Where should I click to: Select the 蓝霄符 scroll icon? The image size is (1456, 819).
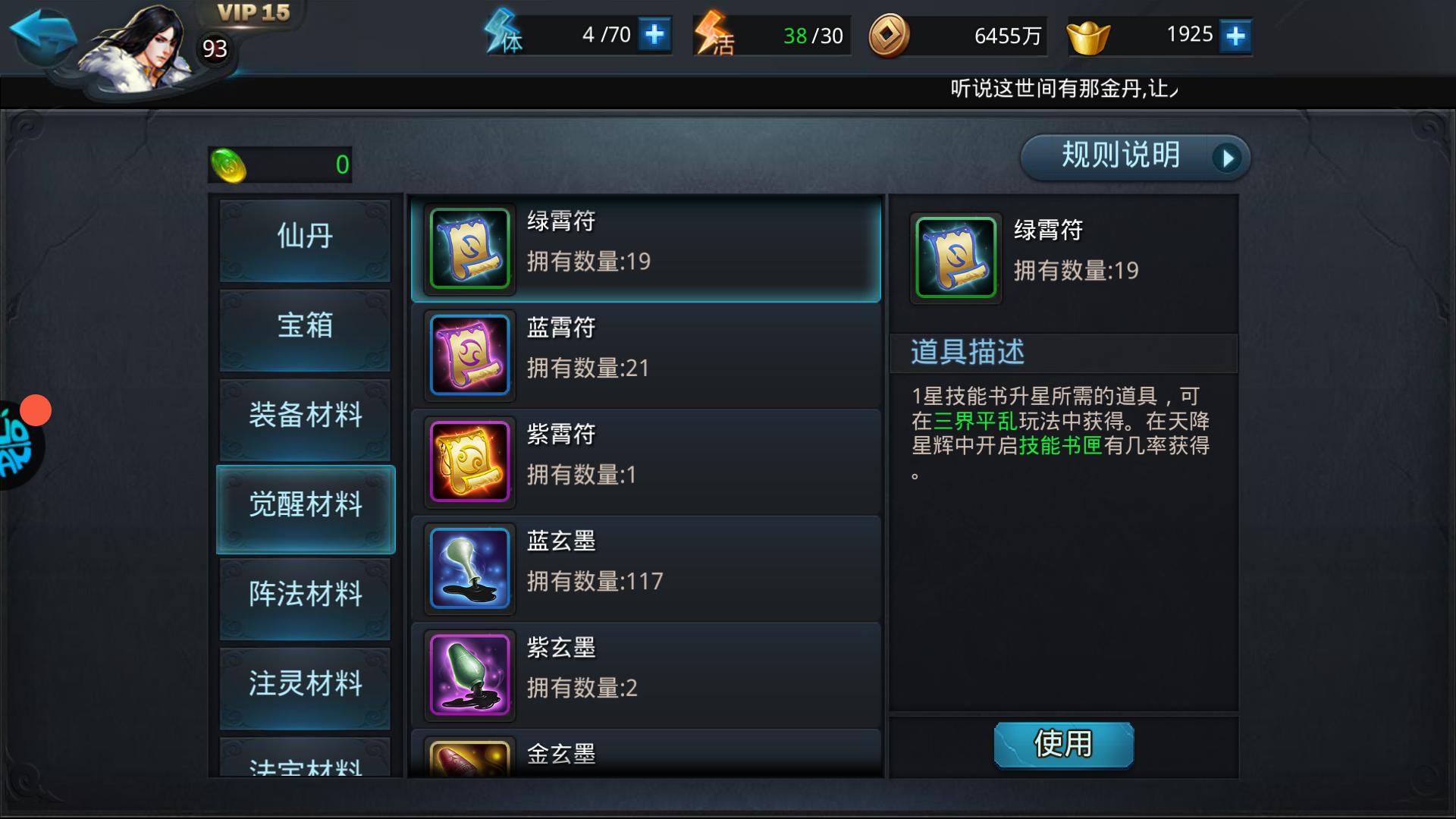point(469,353)
